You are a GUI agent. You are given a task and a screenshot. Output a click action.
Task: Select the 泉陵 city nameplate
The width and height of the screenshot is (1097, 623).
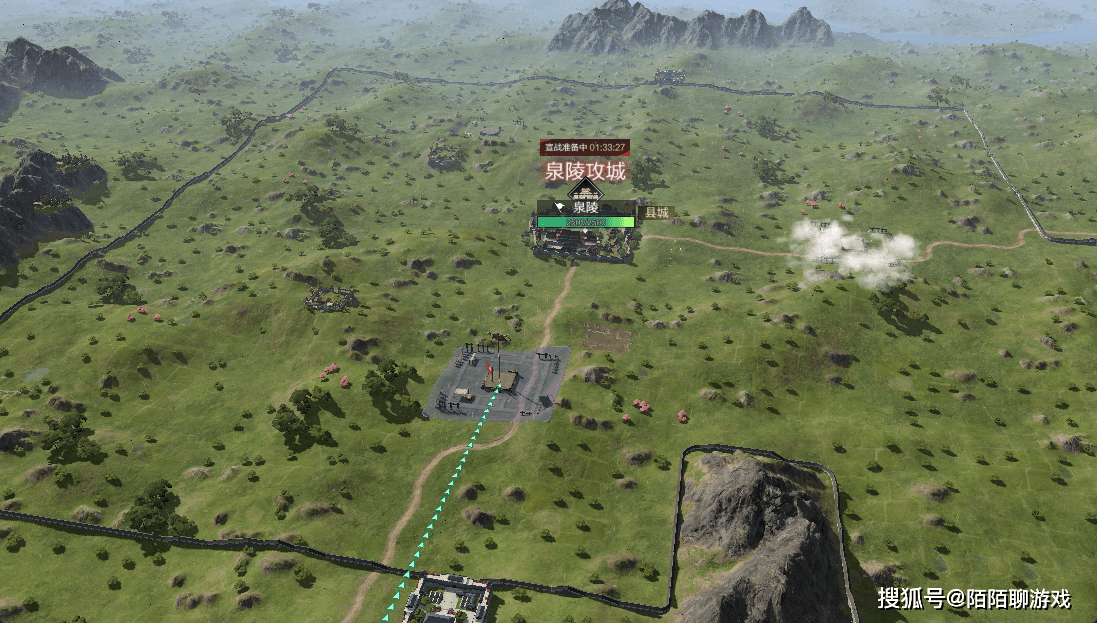pos(586,207)
